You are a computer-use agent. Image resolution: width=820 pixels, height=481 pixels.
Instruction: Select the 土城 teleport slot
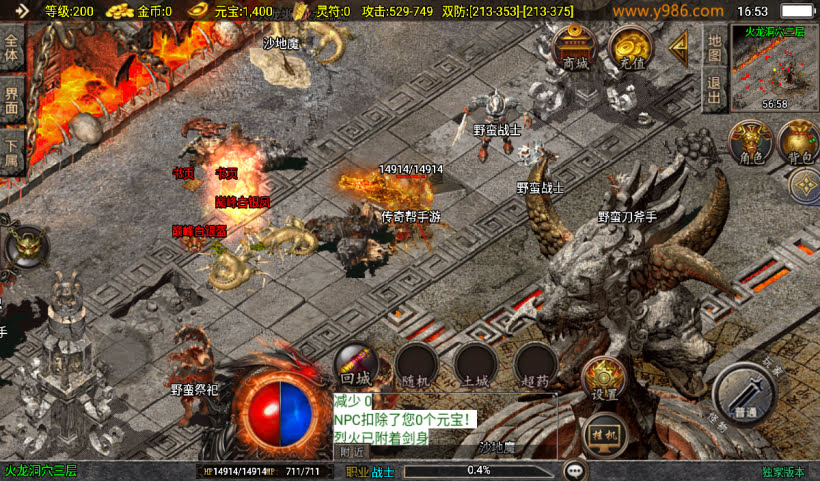pyautogui.click(x=475, y=365)
